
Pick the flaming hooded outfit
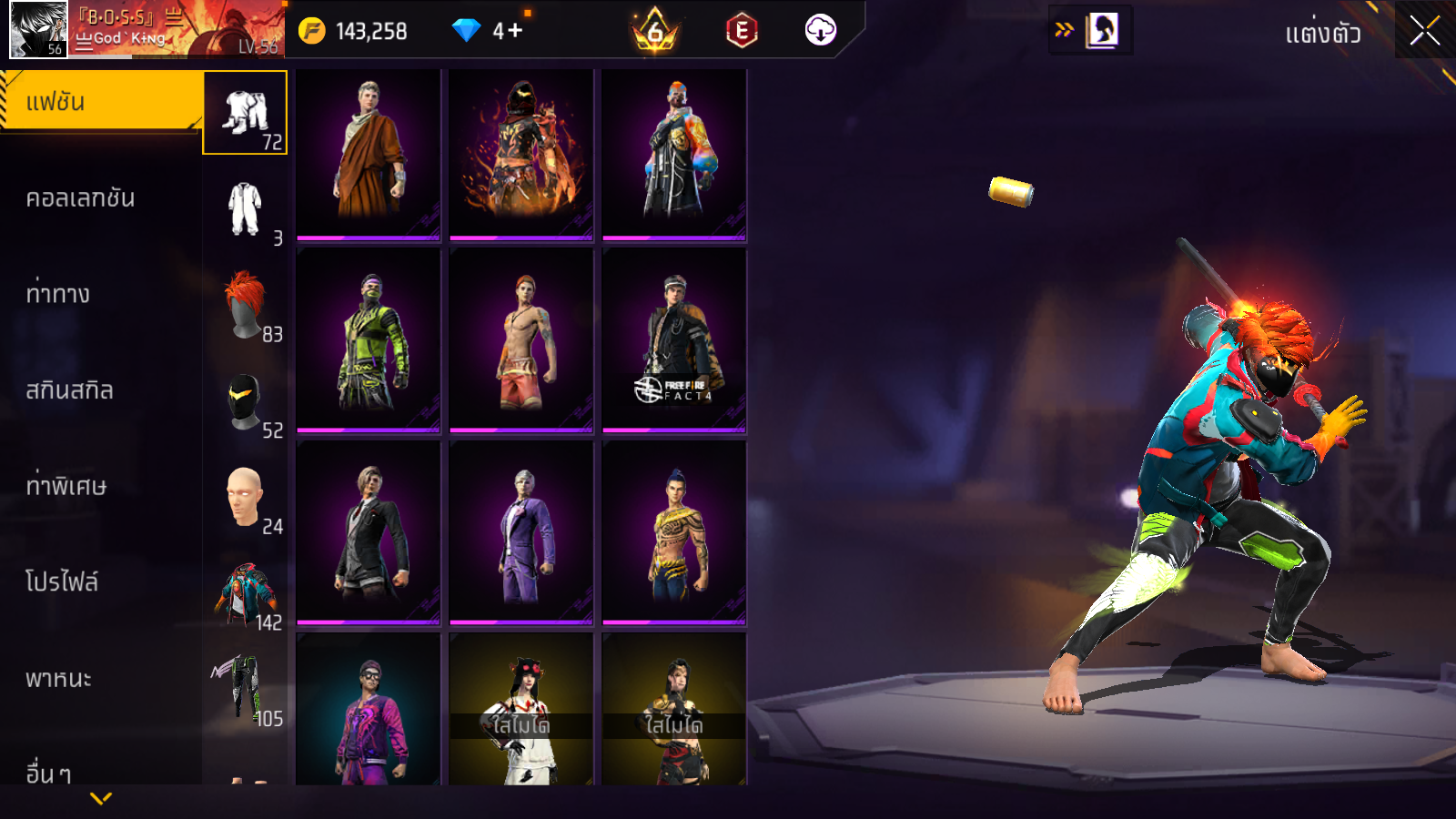[x=521, y=154]
